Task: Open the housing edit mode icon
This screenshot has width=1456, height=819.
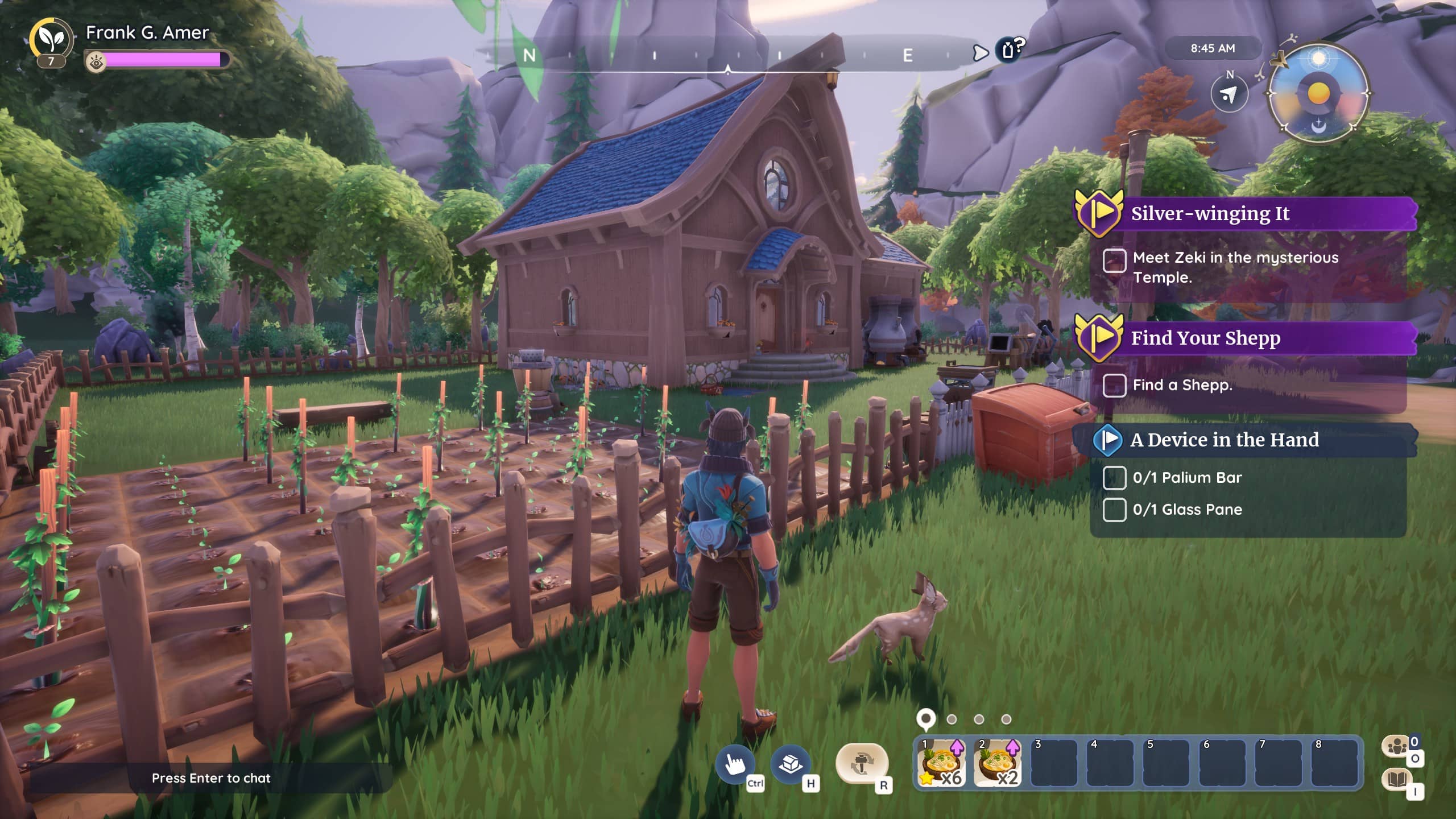Action: pyautogui.click(x=790, y=764)
